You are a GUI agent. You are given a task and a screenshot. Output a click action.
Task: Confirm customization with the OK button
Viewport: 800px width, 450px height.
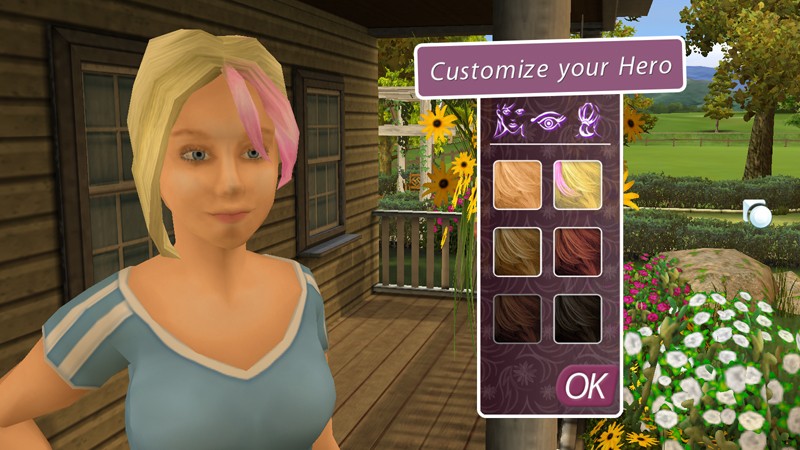586,386
